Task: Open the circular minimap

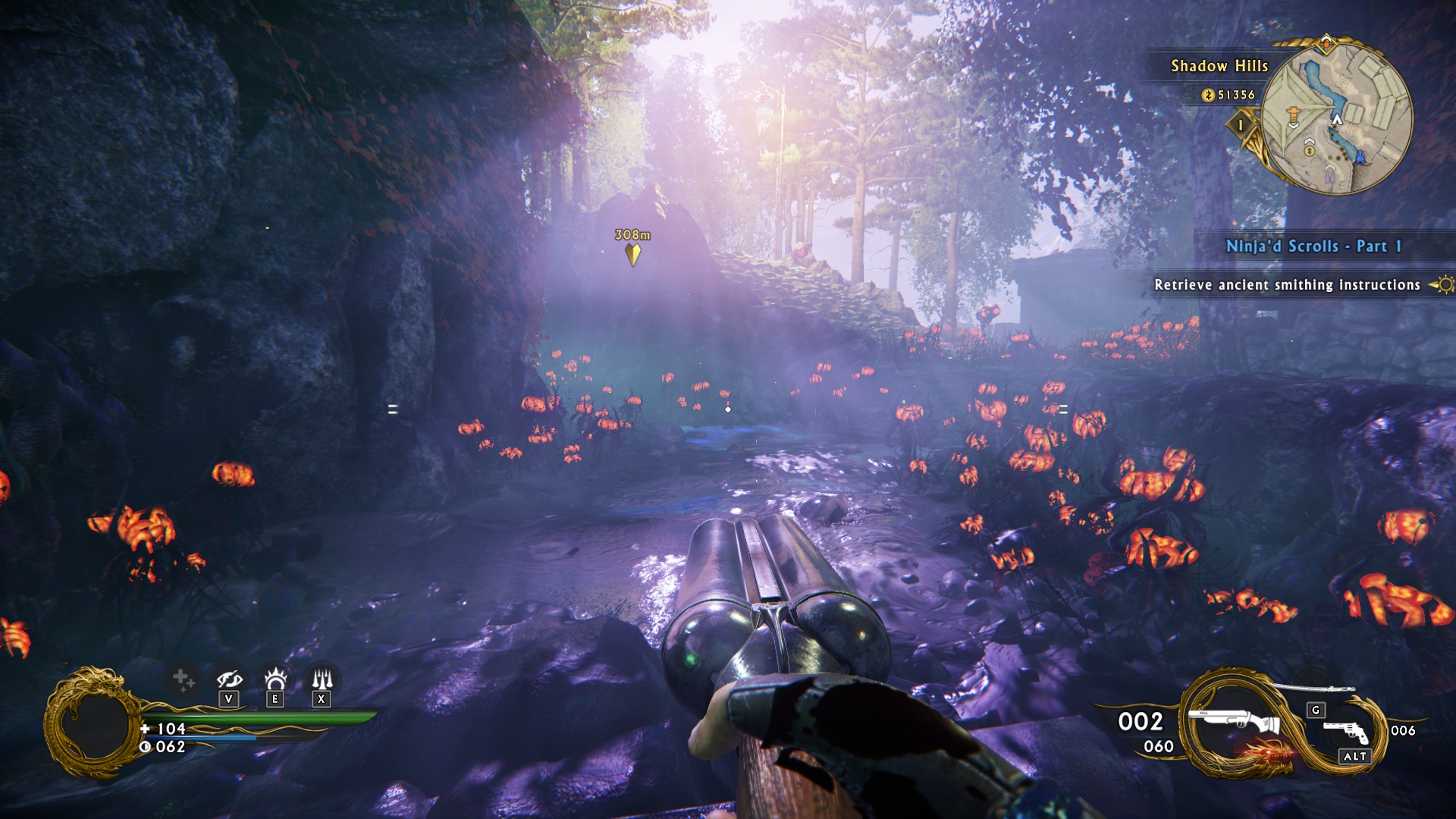Action: pyautogui.click(x=1337, y=118)
